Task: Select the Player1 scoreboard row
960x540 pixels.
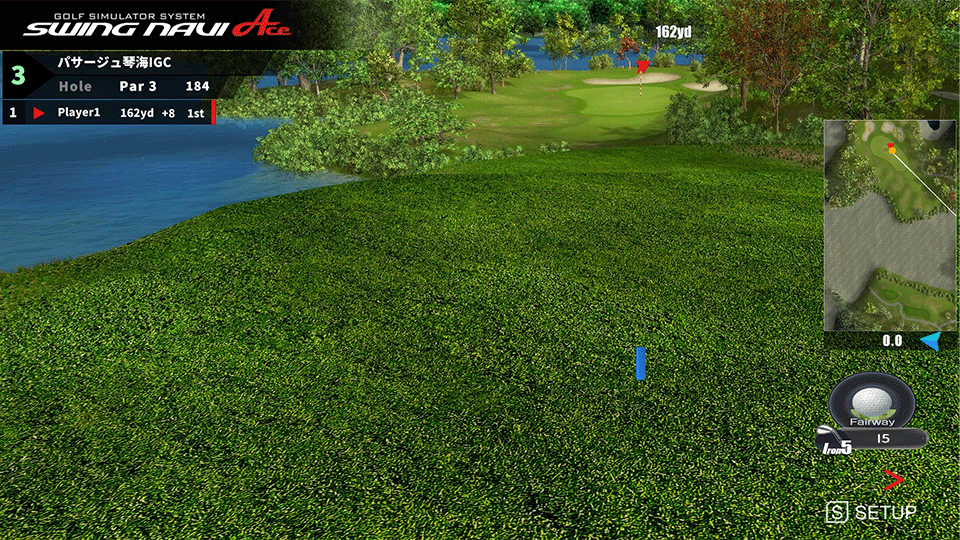Action: [x=108, y=113]
